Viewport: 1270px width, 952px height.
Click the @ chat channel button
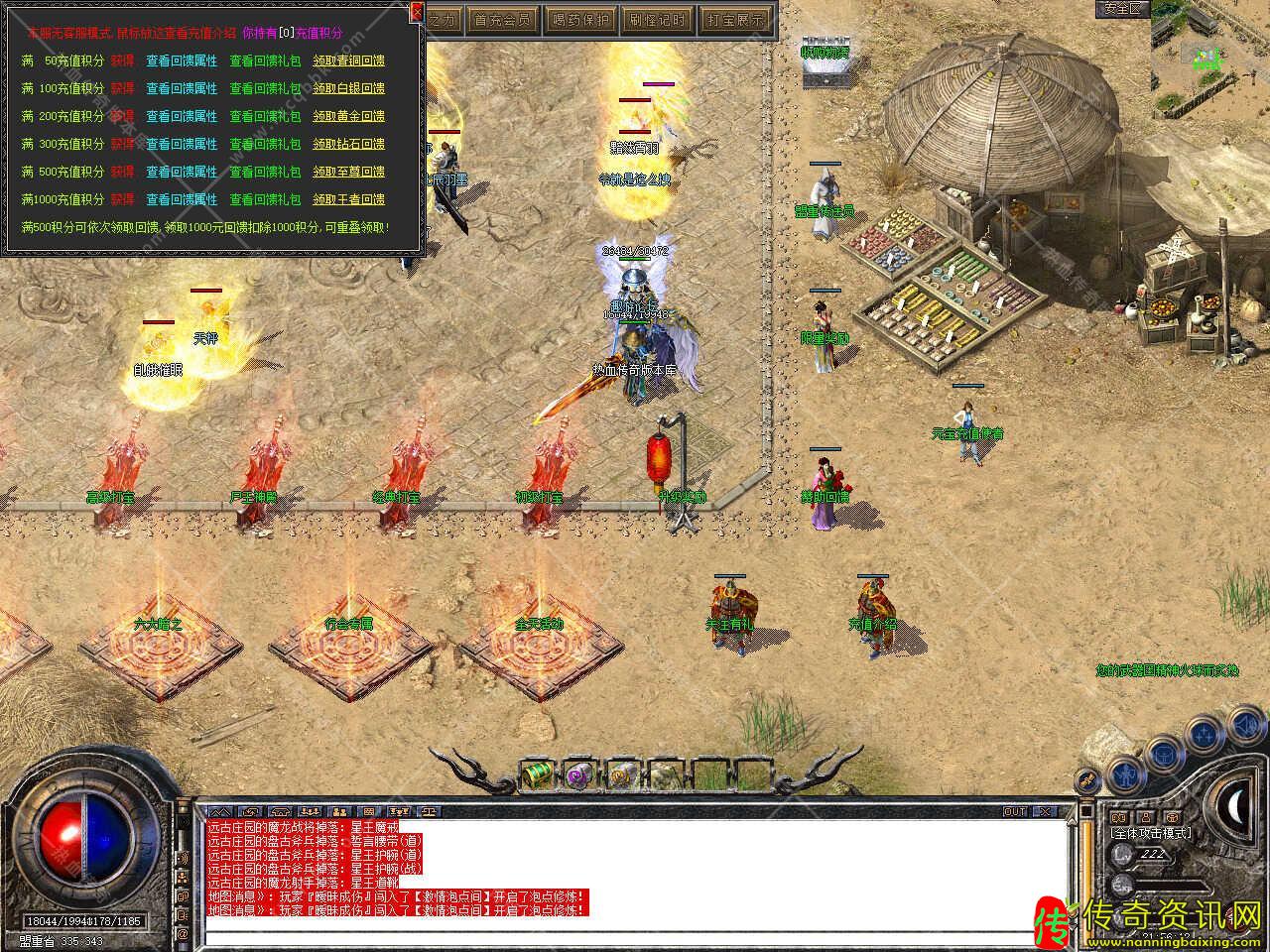point(183,933)
